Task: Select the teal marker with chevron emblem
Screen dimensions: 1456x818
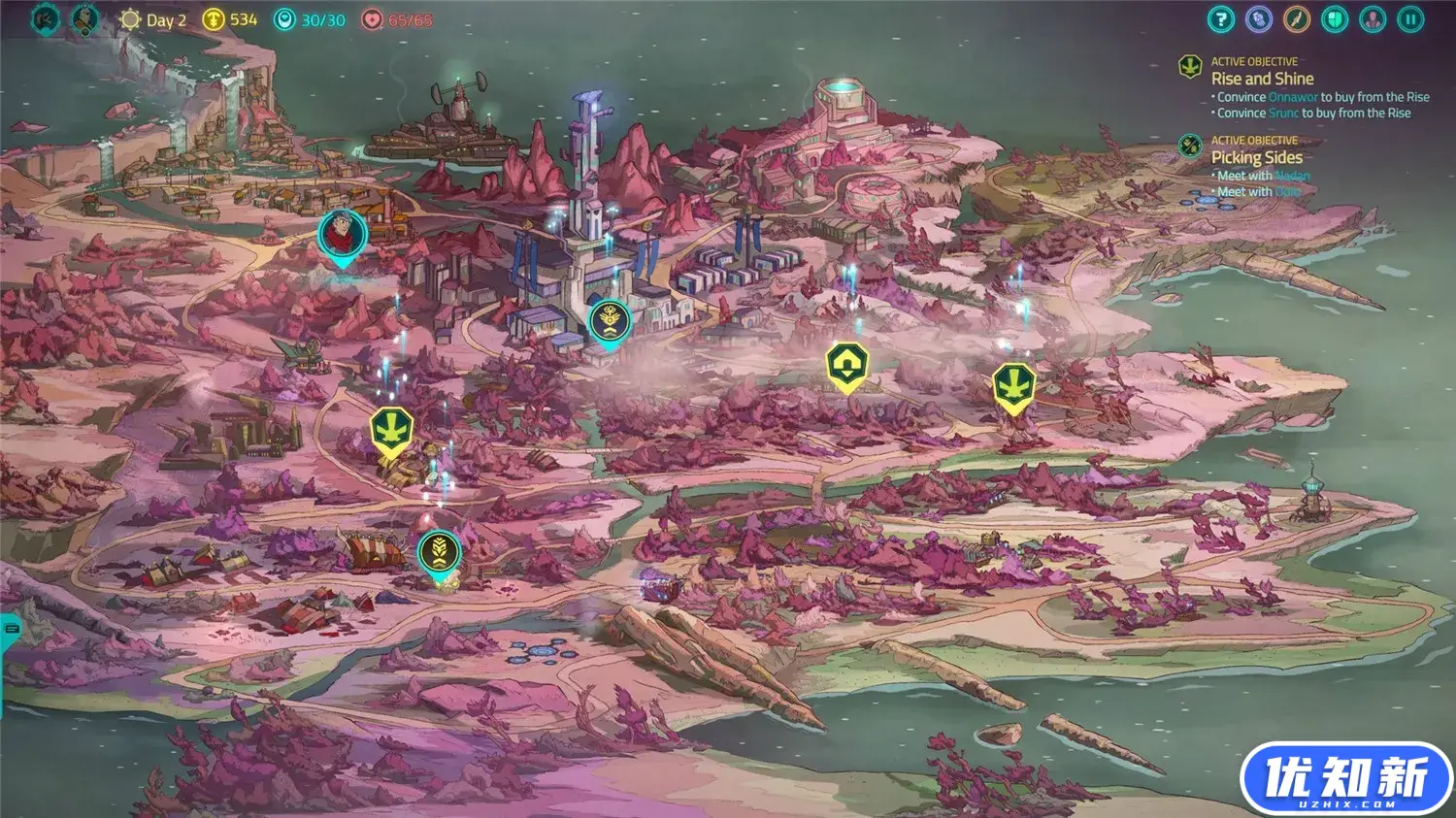Action: point(439,551)
